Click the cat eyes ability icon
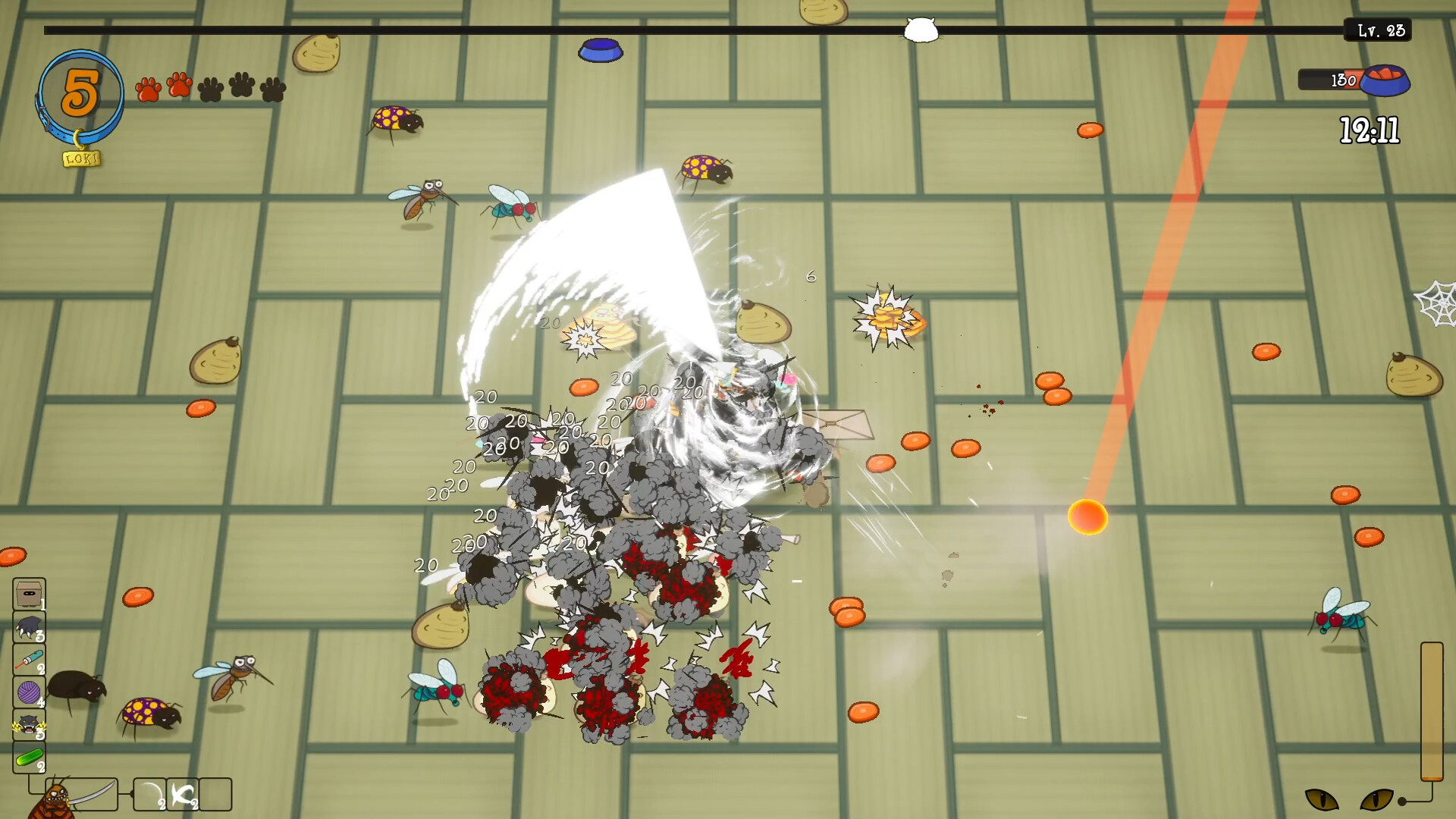This screenshot has width=1456, height=819. point(1349,799)
